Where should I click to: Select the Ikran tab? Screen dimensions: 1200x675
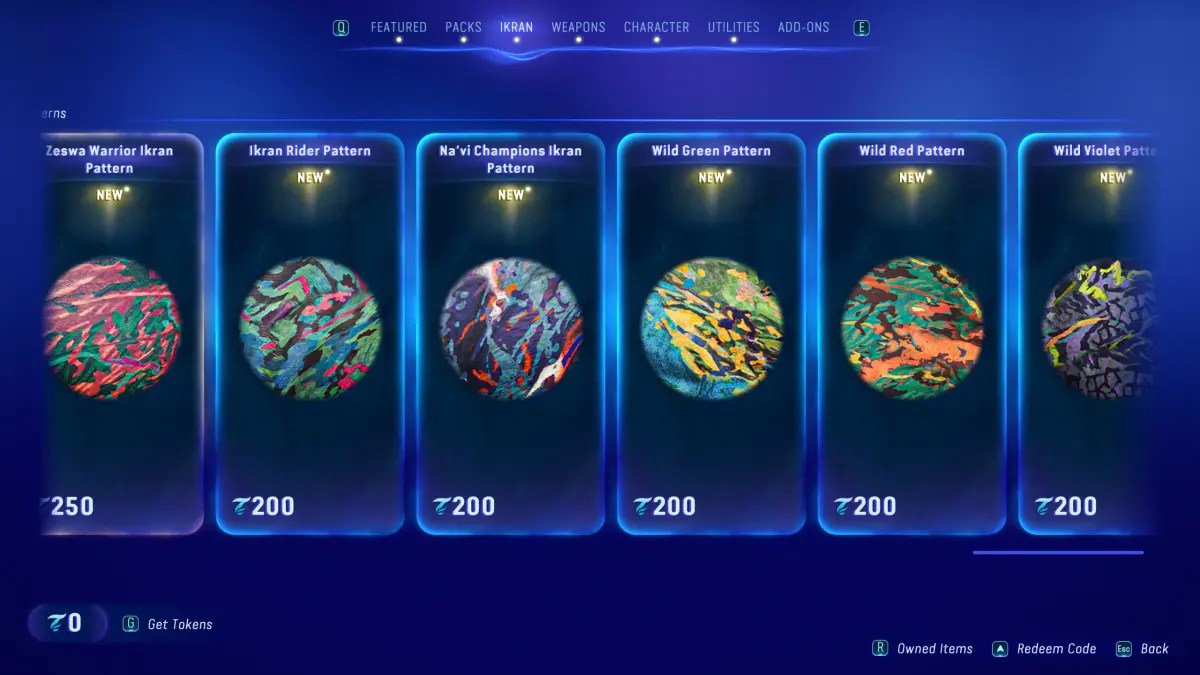pyautogui.click(x=516, y=27)
